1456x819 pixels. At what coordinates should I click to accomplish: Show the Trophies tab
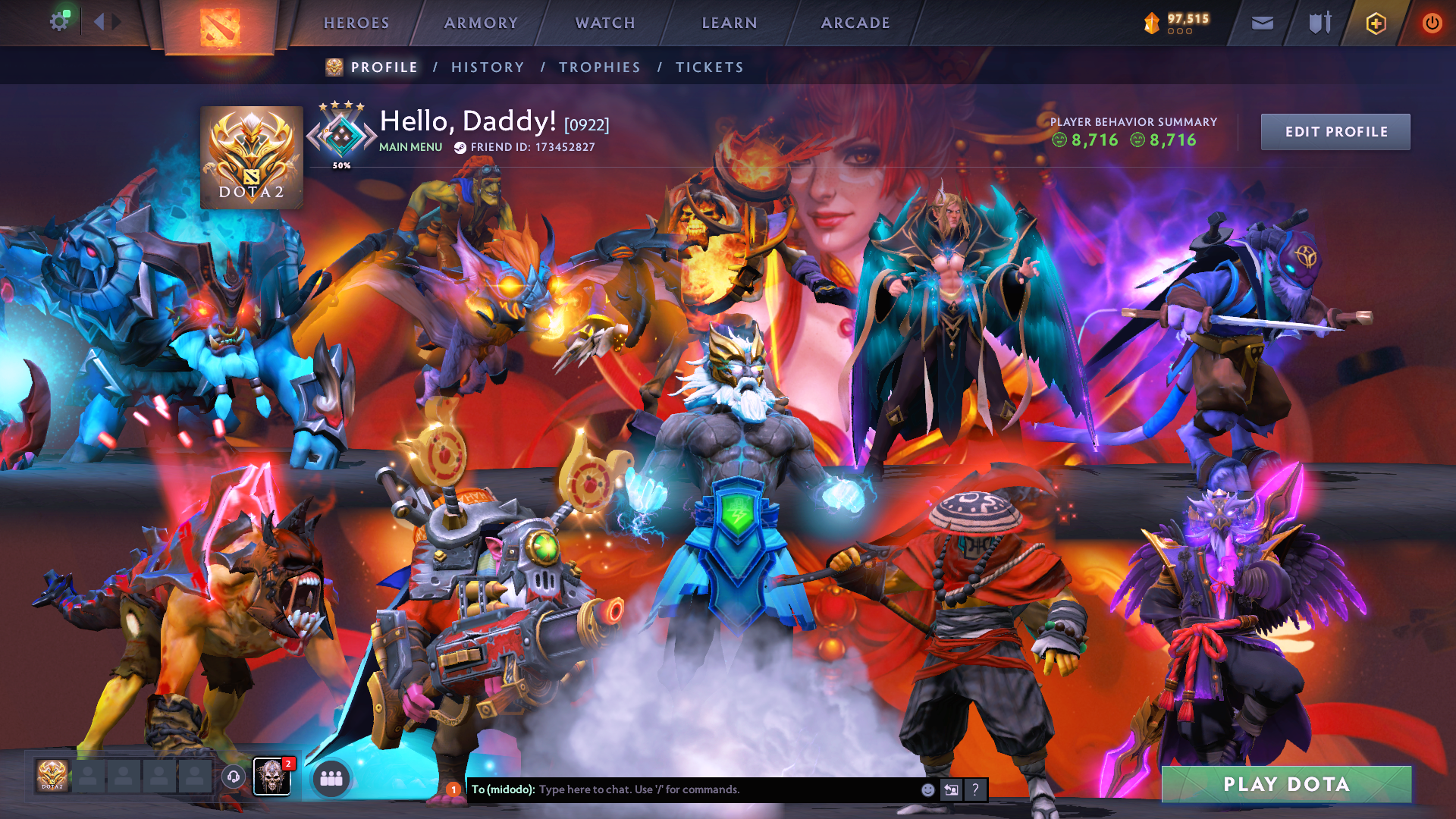coord(600,67)
